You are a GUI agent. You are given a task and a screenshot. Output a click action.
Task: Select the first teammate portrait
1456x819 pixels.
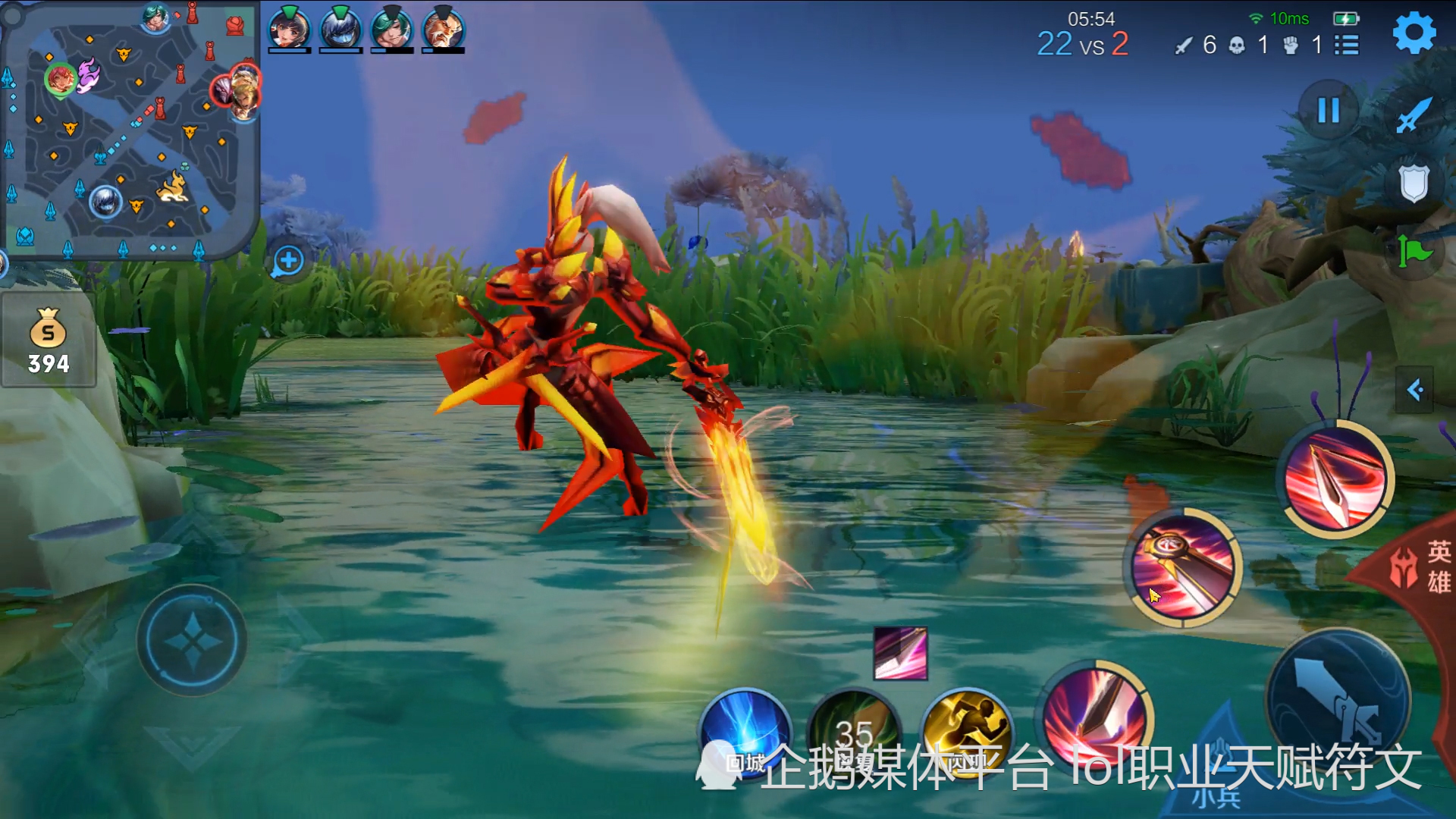(x=289, y=29)
